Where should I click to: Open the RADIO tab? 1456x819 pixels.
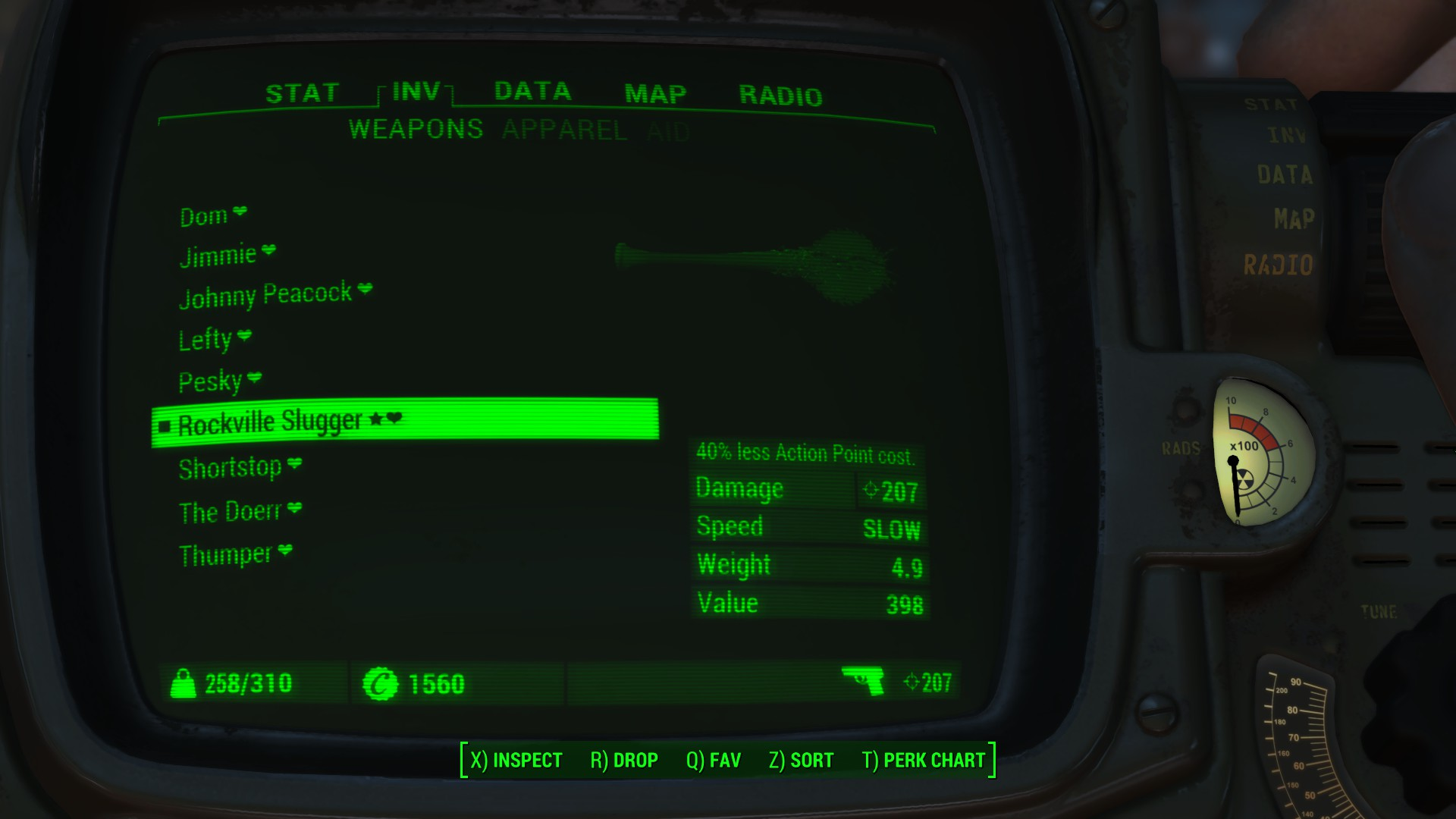pyautogui.click(x=782, y=95)
